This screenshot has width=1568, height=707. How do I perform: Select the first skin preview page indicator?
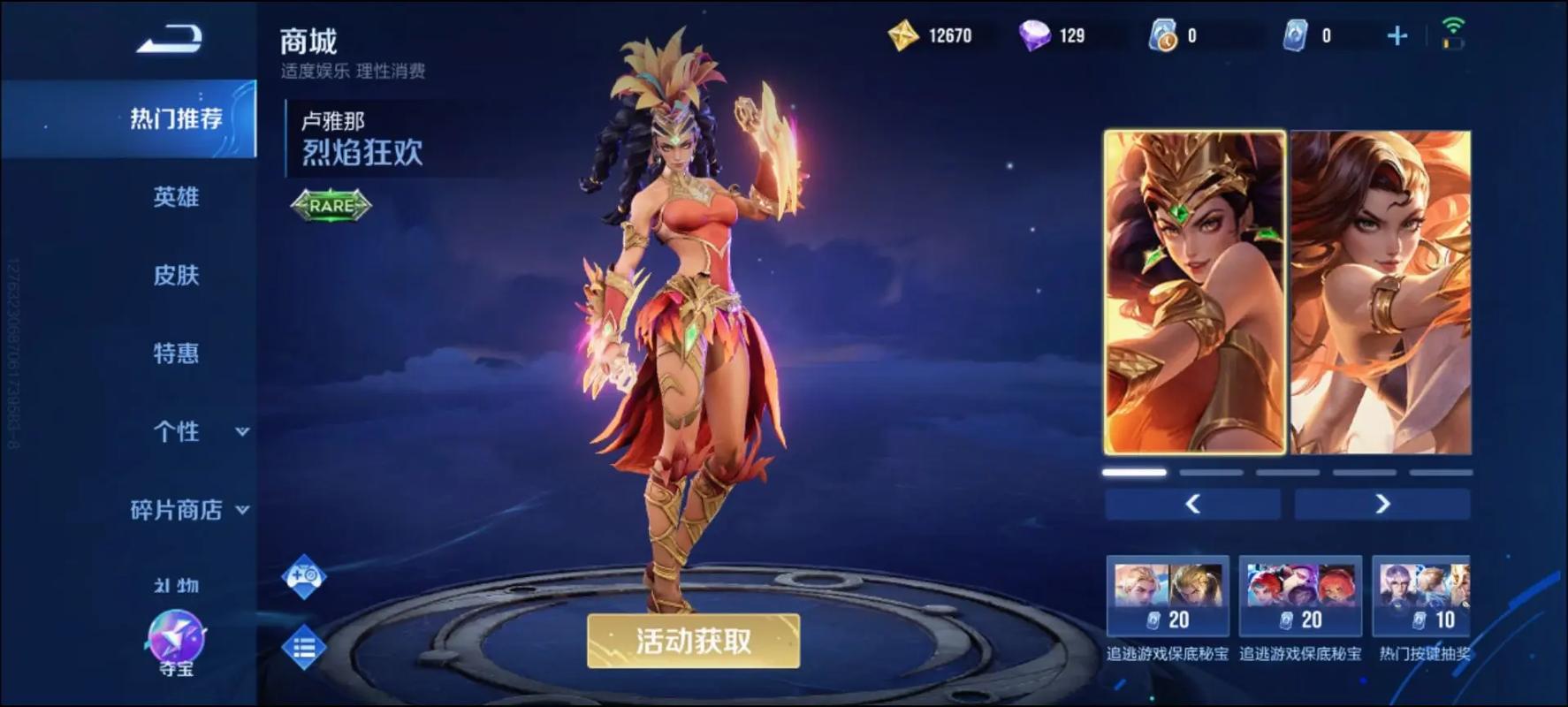[x=1132, y=472]
